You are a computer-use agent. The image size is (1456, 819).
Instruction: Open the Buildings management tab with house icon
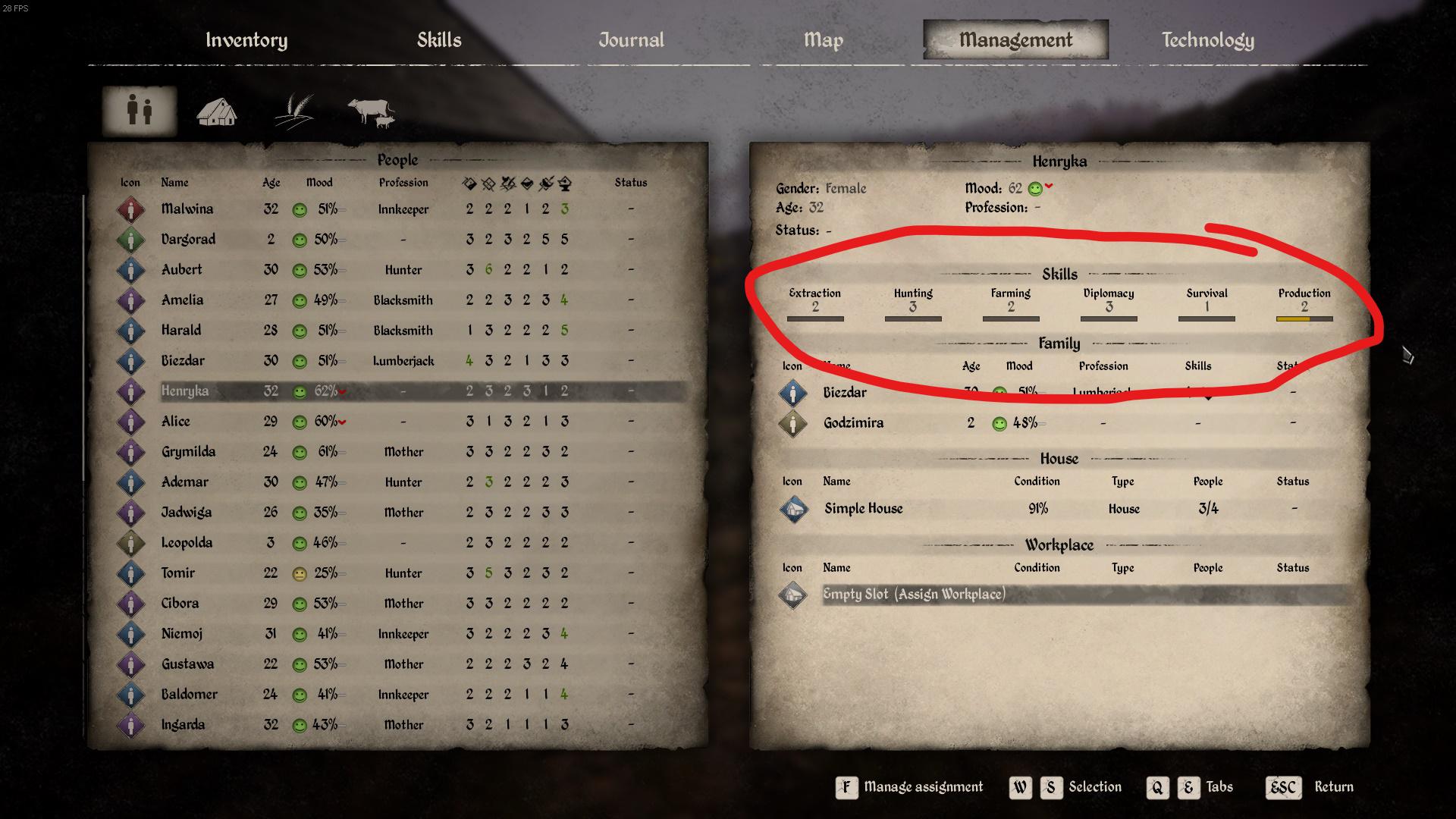[217, 110]
